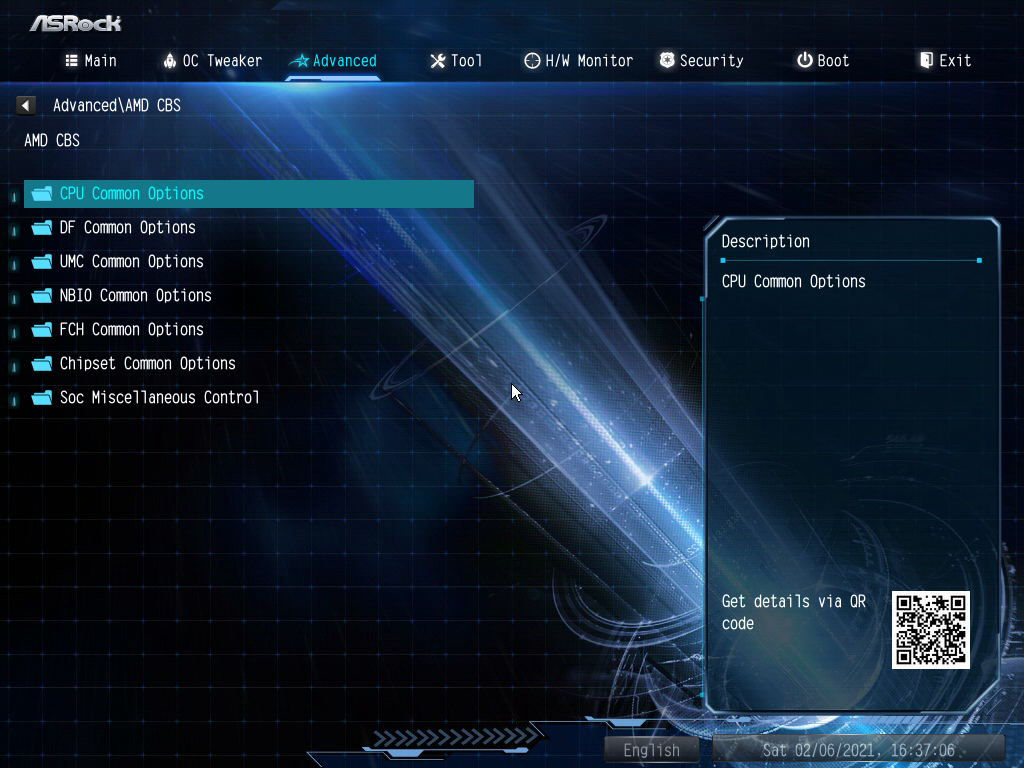Image resolution: width=1024 pixels, height=768 pixels.
Task: Choose FCH Common Options
Action: coord(131,330)
